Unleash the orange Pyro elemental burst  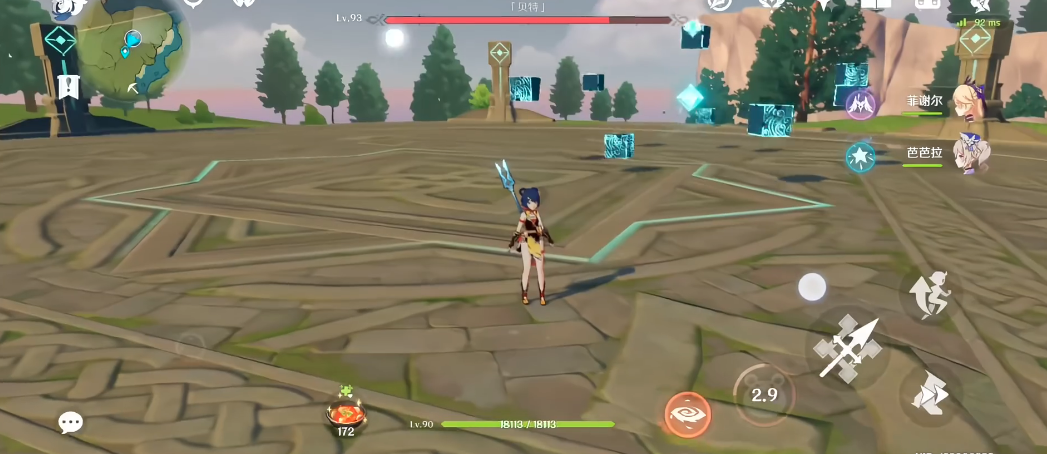(688, 415)
